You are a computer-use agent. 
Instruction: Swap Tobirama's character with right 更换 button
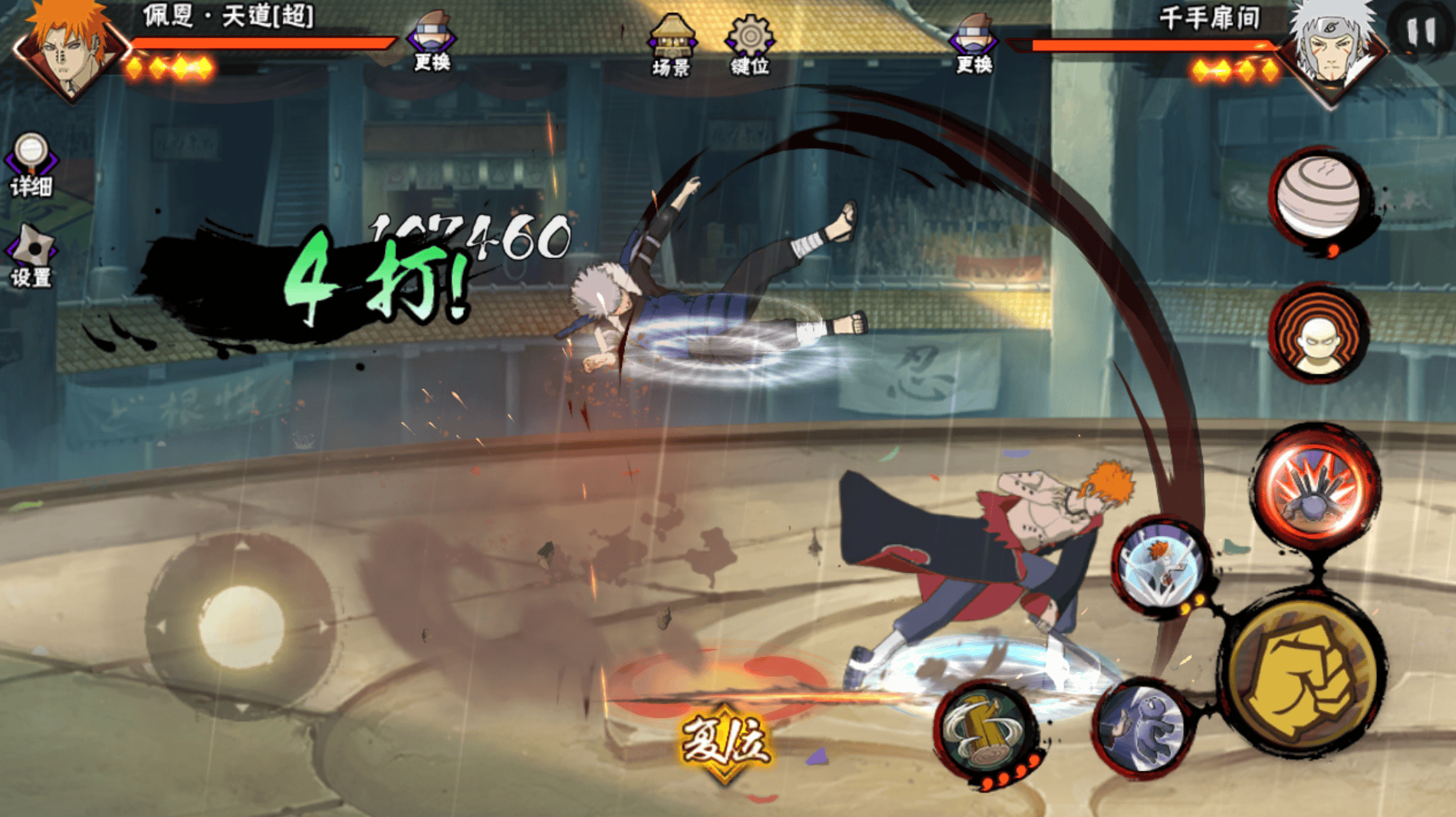tap(974, 44)
